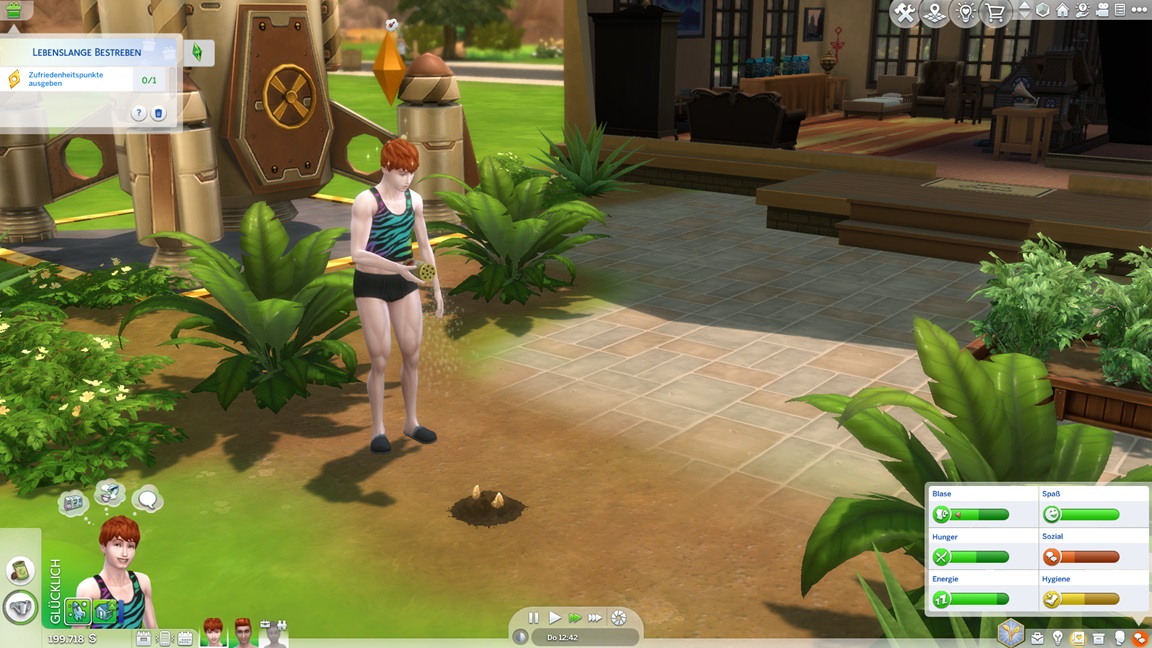Select the watering can queued action
Viewport: 1152px width, 648px height.
[x=21, y=607]
